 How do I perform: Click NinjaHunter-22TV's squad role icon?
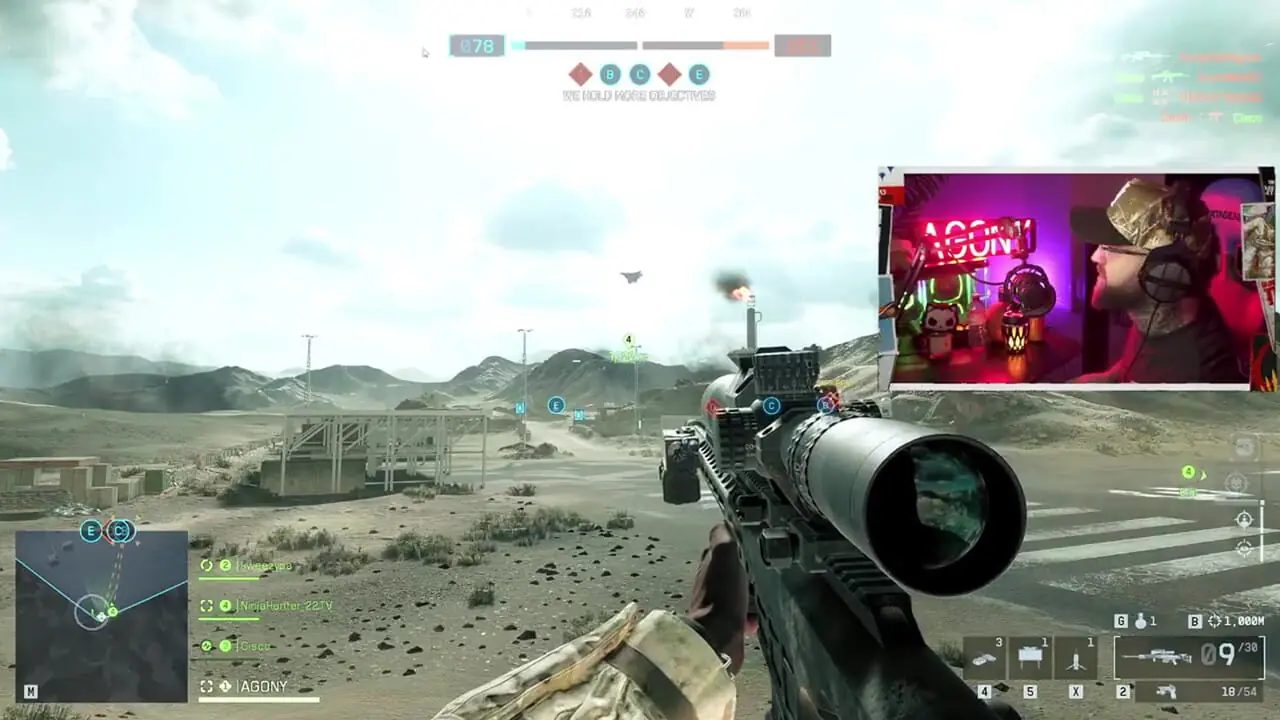pyautogui.click(x=207, y=605)
